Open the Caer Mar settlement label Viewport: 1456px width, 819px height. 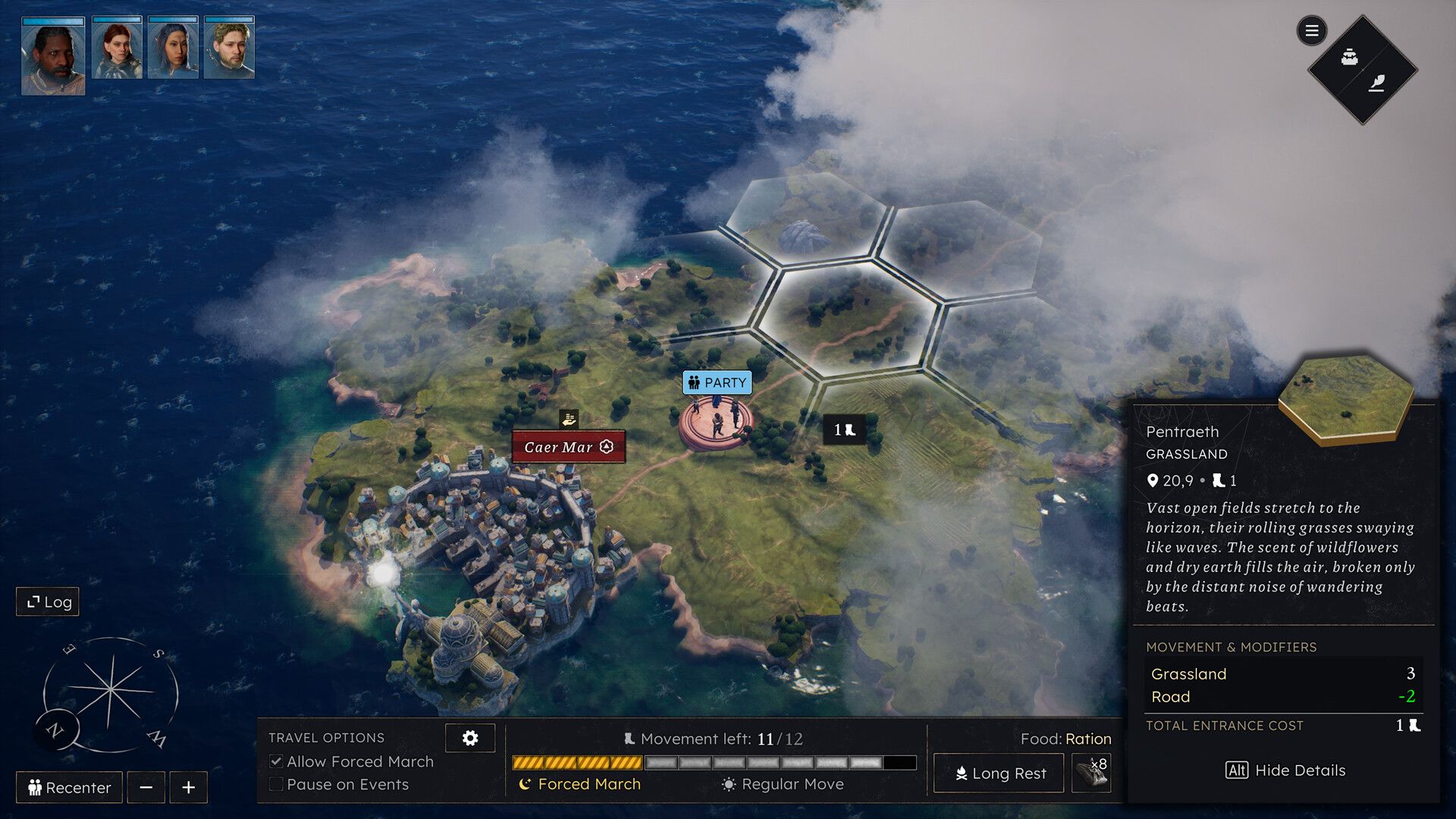pos(568,447)
